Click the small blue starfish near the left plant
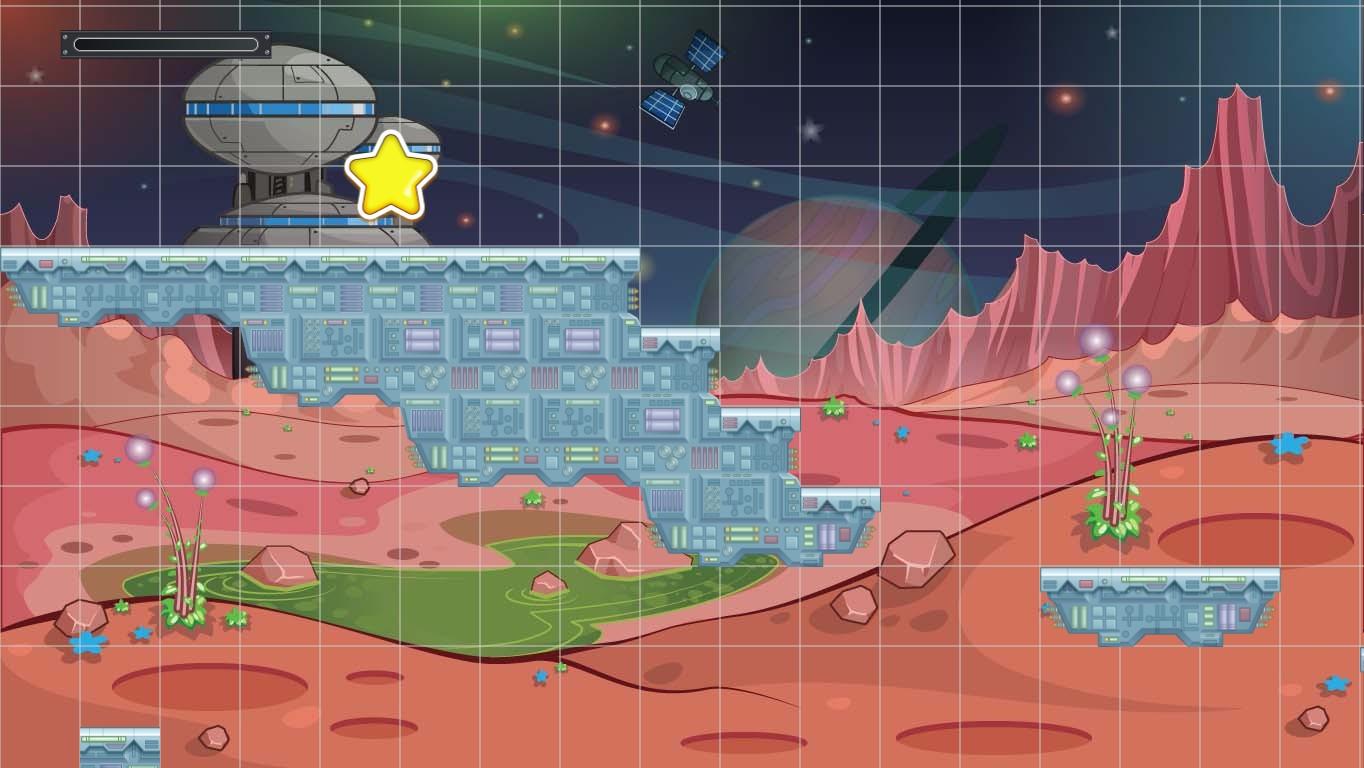The width and height of the screenshot is (1364, 768). [x=142, y=634]
